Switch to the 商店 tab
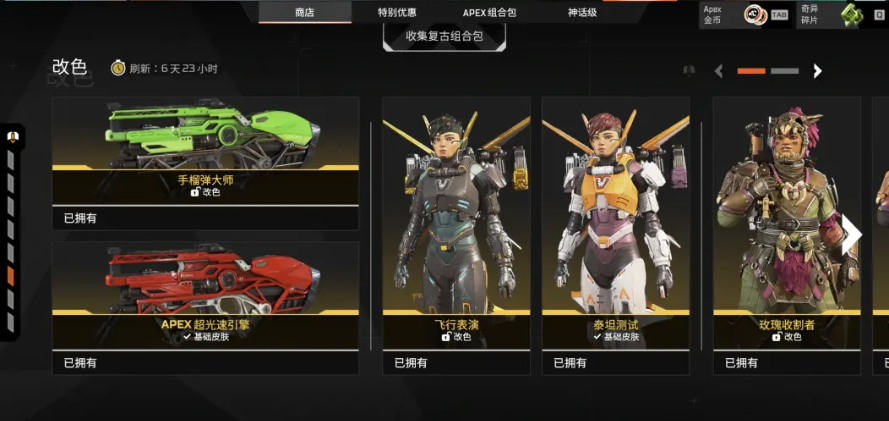Image resolution: width=889 pixels, height=421 pixels. (x=305, y=12)
